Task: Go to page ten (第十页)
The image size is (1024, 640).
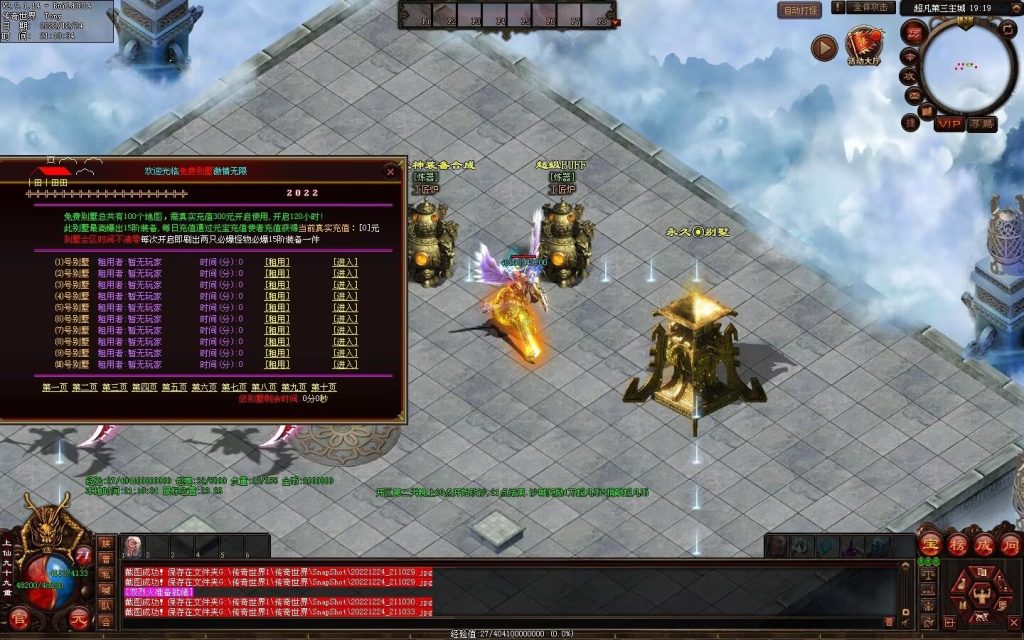Action: click(x=324, y=387)
